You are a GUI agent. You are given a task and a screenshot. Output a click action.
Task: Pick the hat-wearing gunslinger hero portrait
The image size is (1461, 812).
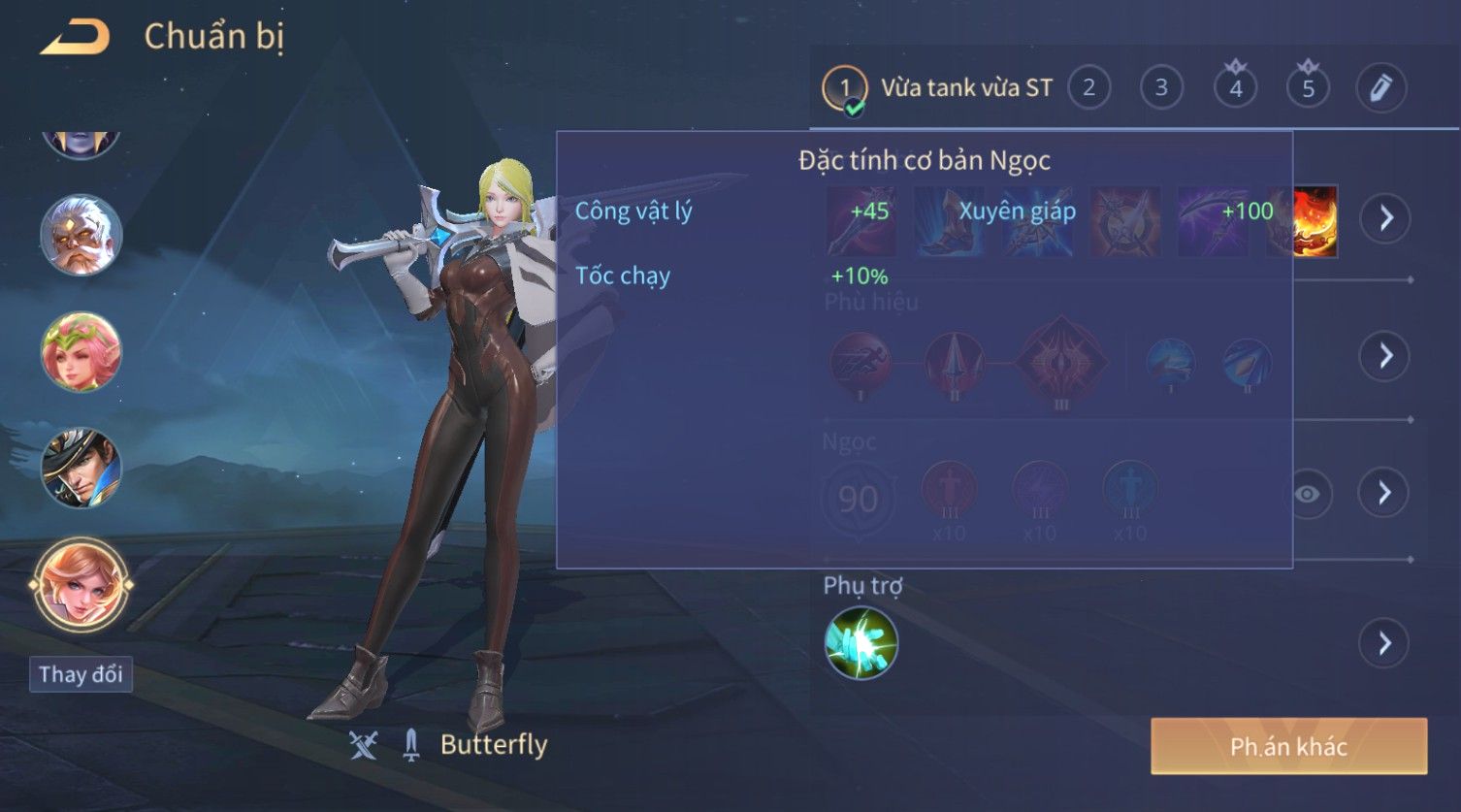click(x=81, y=468)
